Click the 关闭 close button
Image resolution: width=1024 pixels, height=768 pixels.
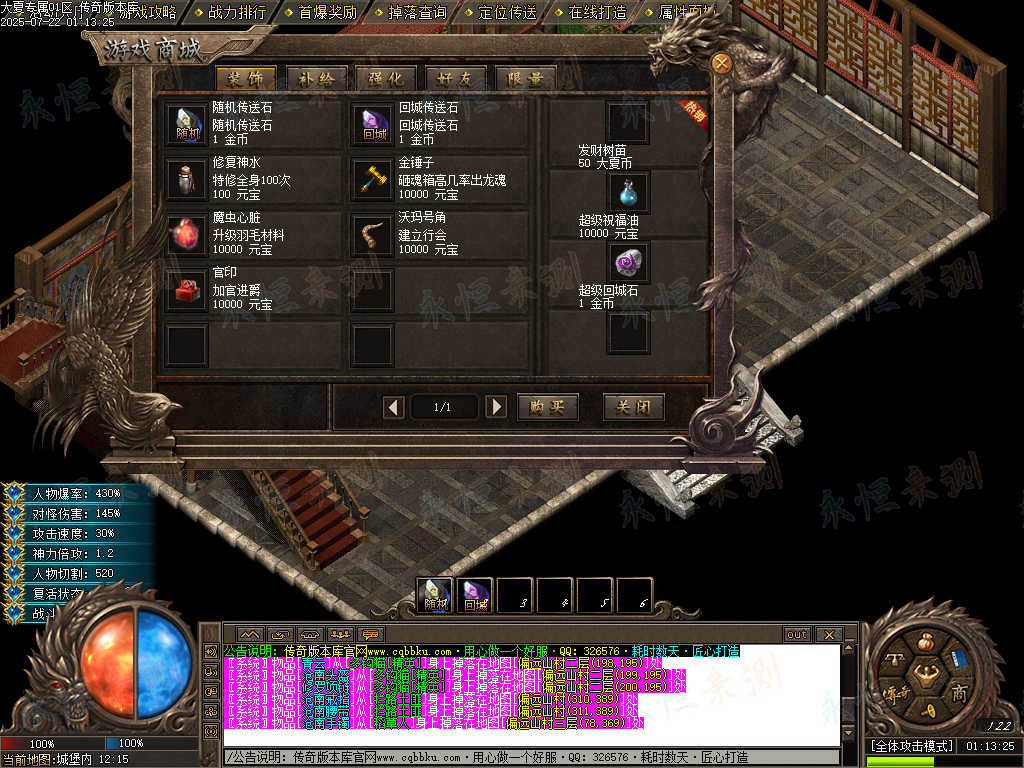(x=634, y=407)
